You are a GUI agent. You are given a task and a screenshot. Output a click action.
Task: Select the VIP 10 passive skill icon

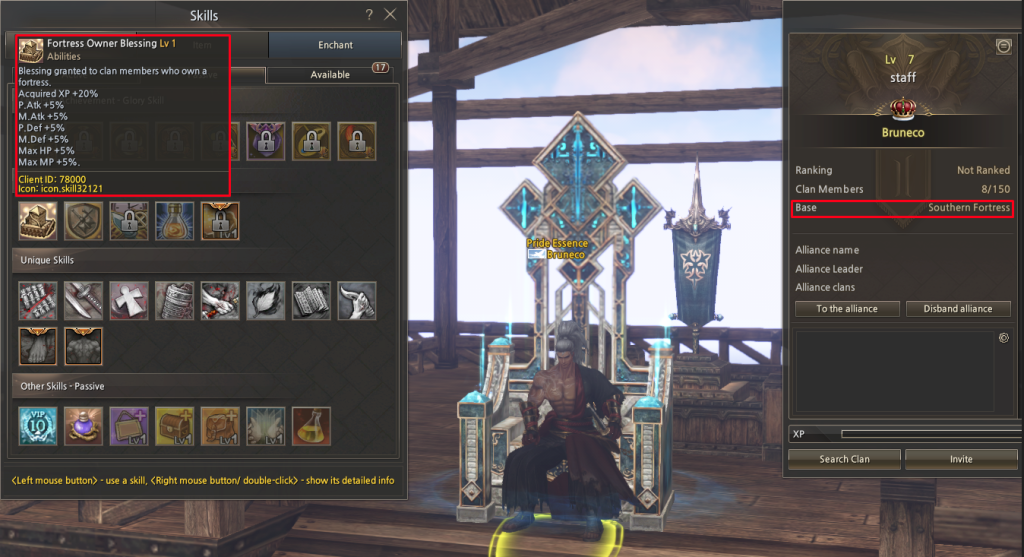point(37,424)
